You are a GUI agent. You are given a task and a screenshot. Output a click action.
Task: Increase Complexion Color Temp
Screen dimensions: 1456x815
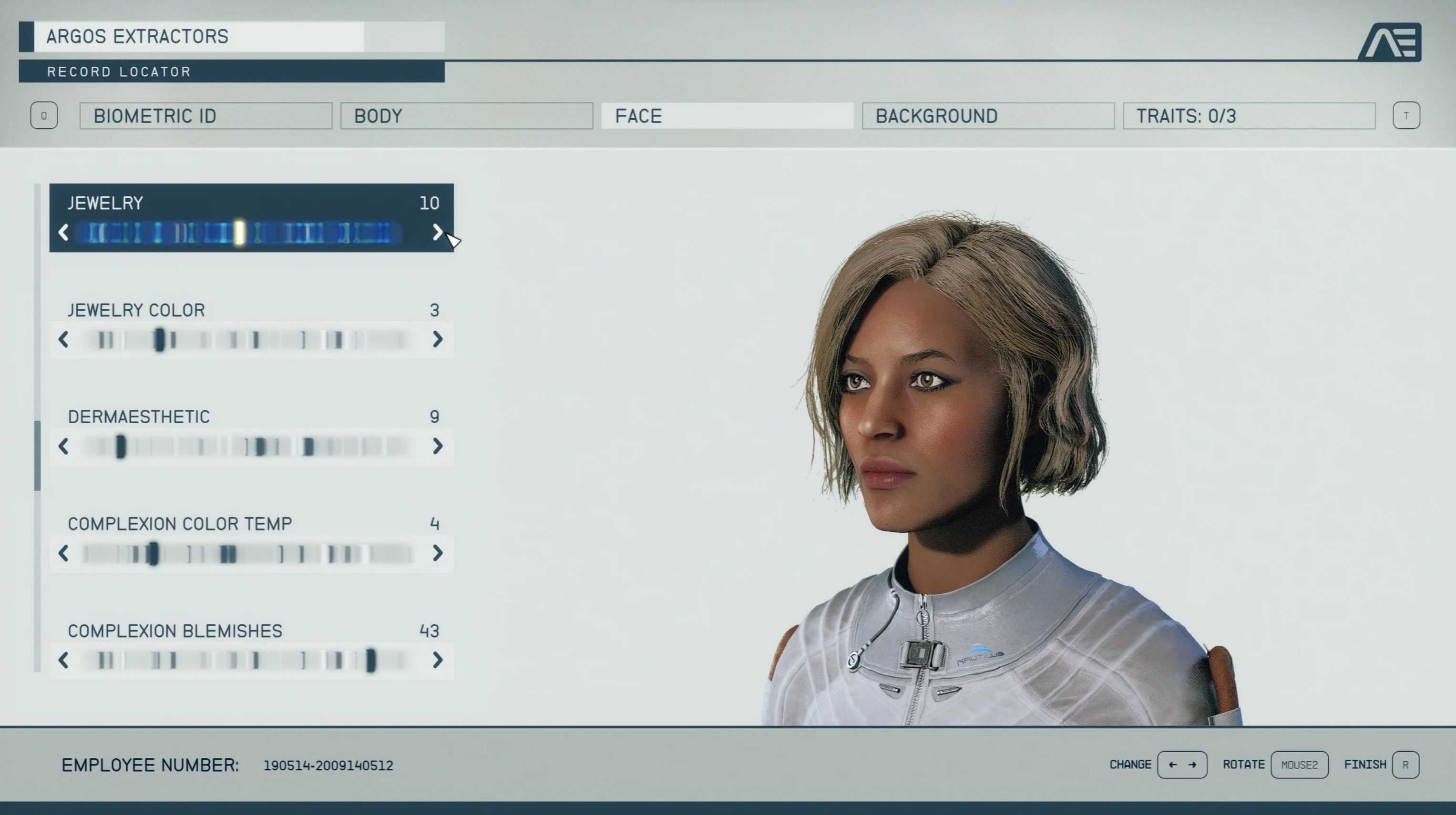[x=437, y=553]
